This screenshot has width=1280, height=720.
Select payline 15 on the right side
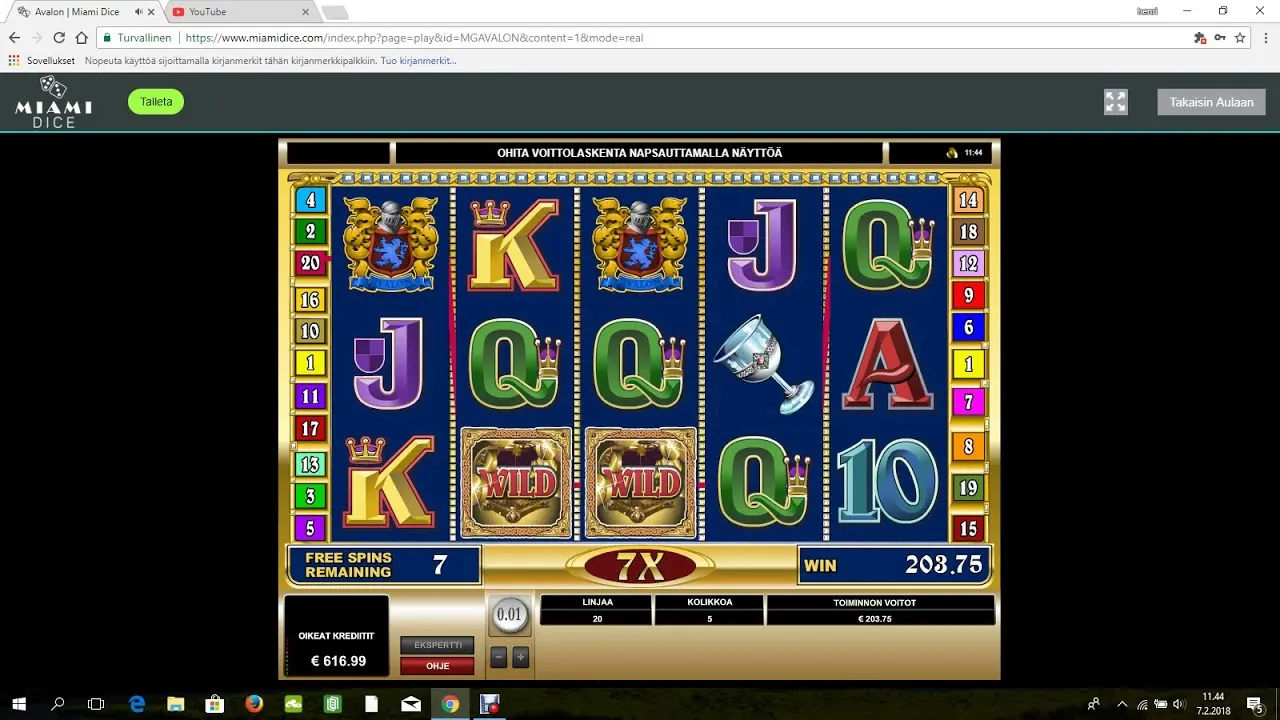(x=968, y=528)
